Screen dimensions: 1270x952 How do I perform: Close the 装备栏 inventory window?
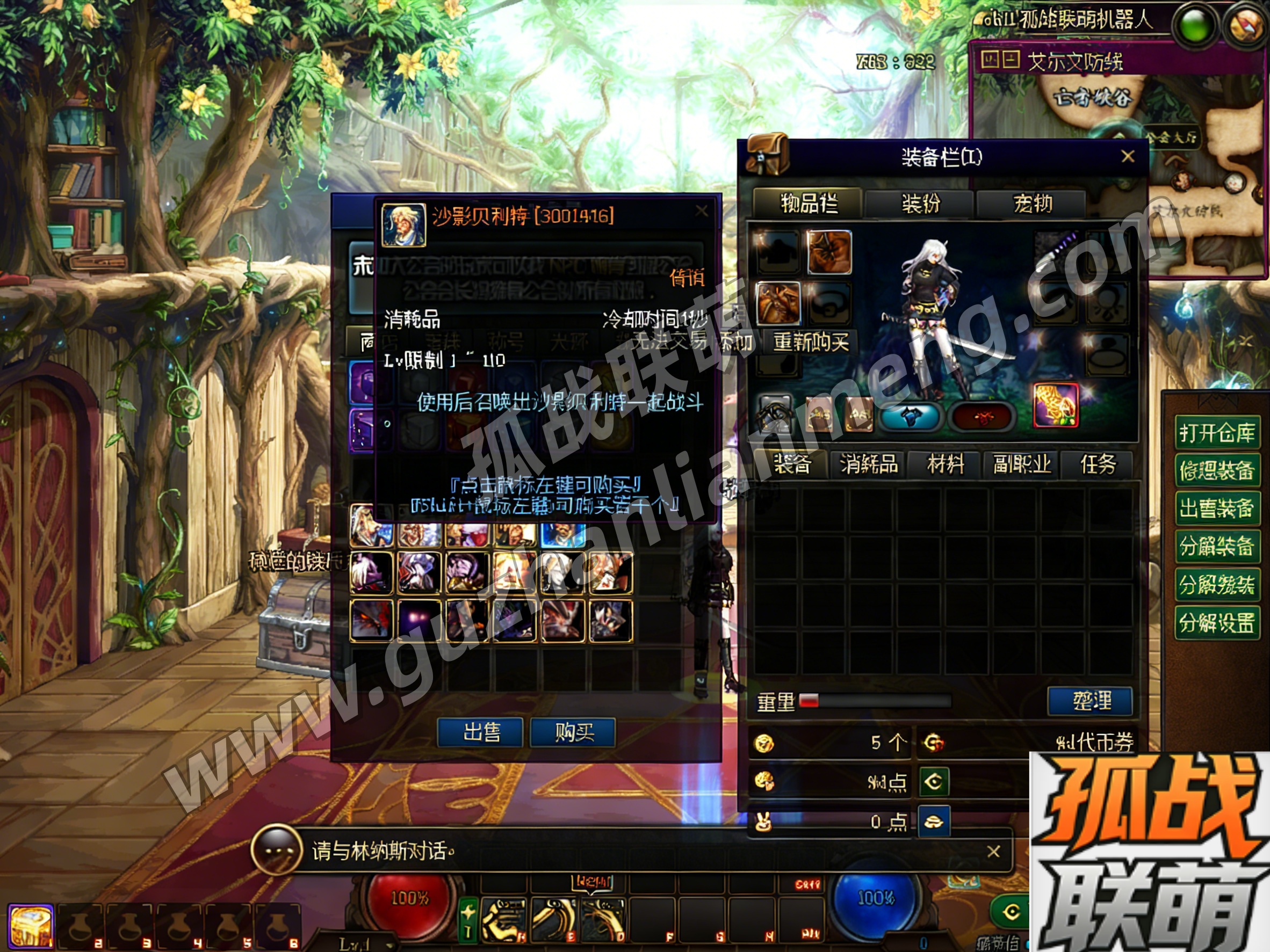(x=1128, y=156)
